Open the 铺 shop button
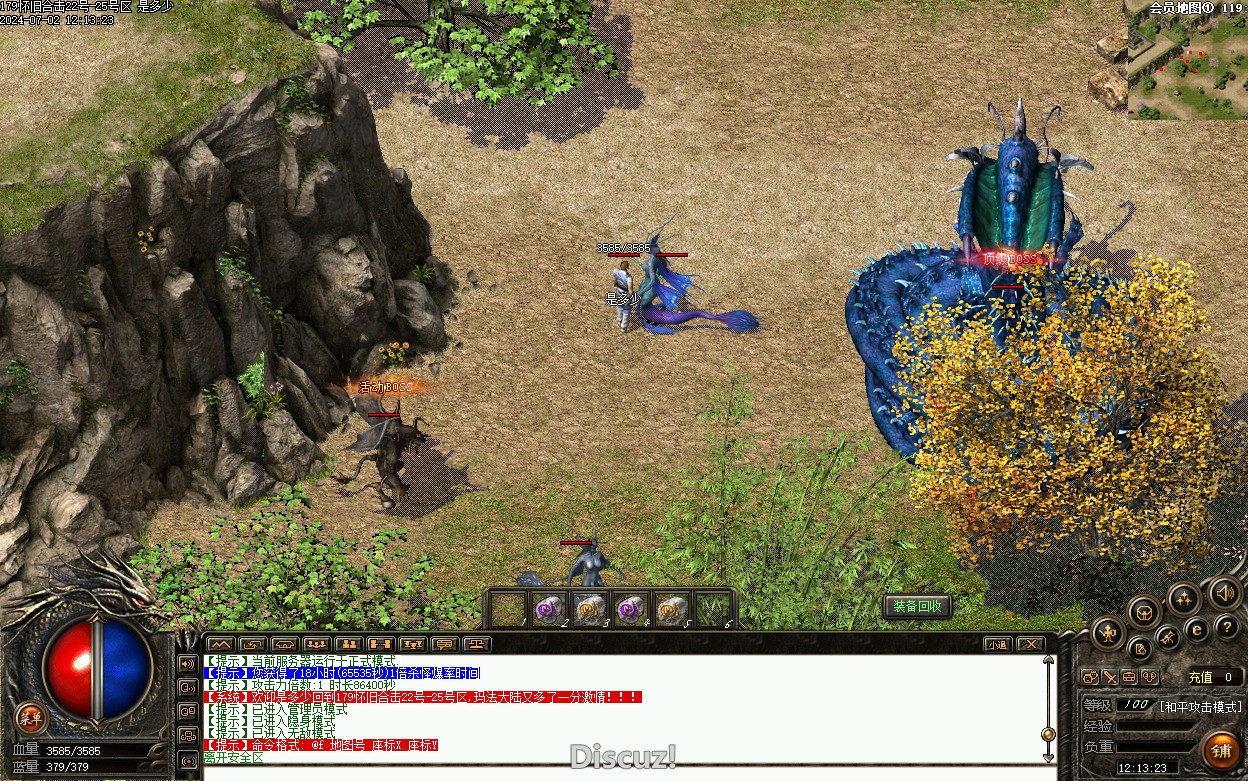 pyautogui.click(x=1221, y=749)
